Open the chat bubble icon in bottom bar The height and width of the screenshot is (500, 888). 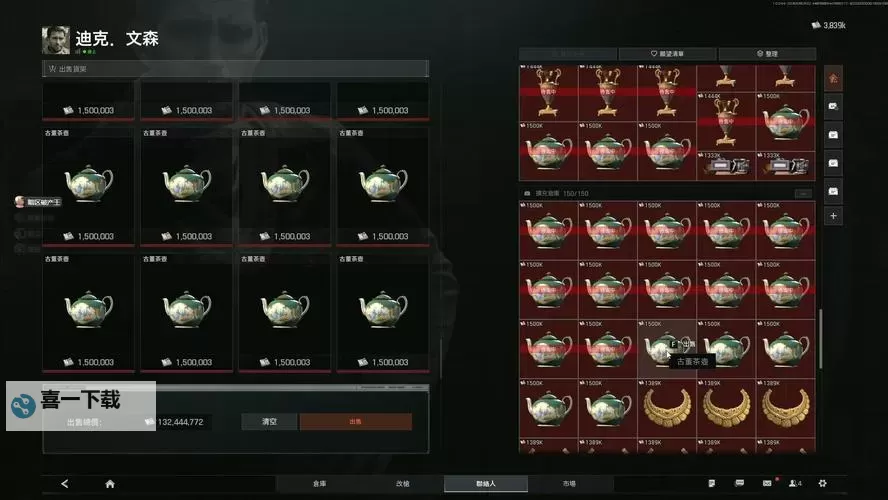[x=739, y=483]
